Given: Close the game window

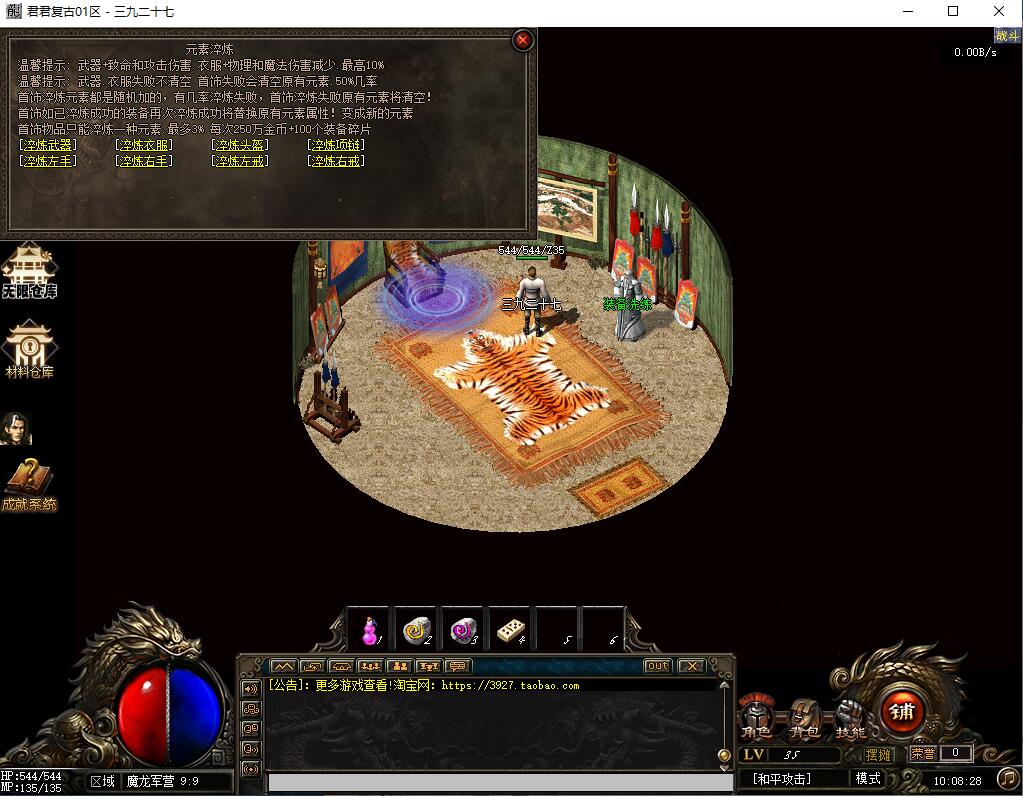Looking at the screenshot, I should (999, 12).
